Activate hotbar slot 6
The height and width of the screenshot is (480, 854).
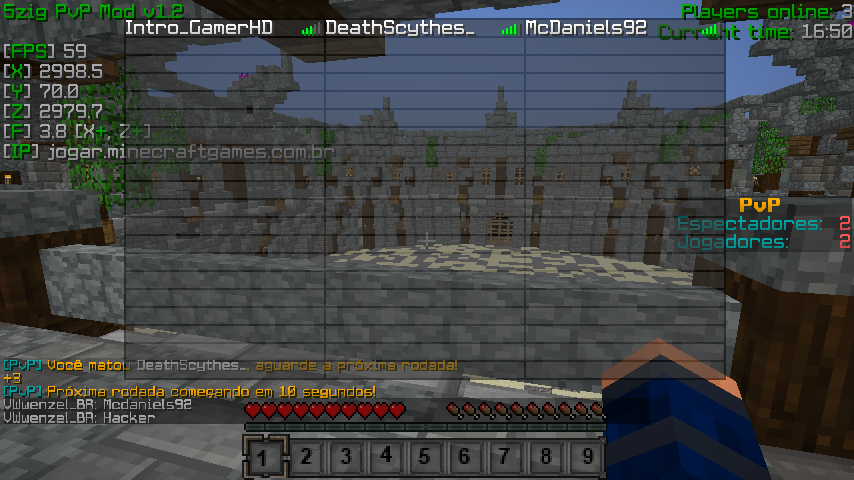point(465,457)
